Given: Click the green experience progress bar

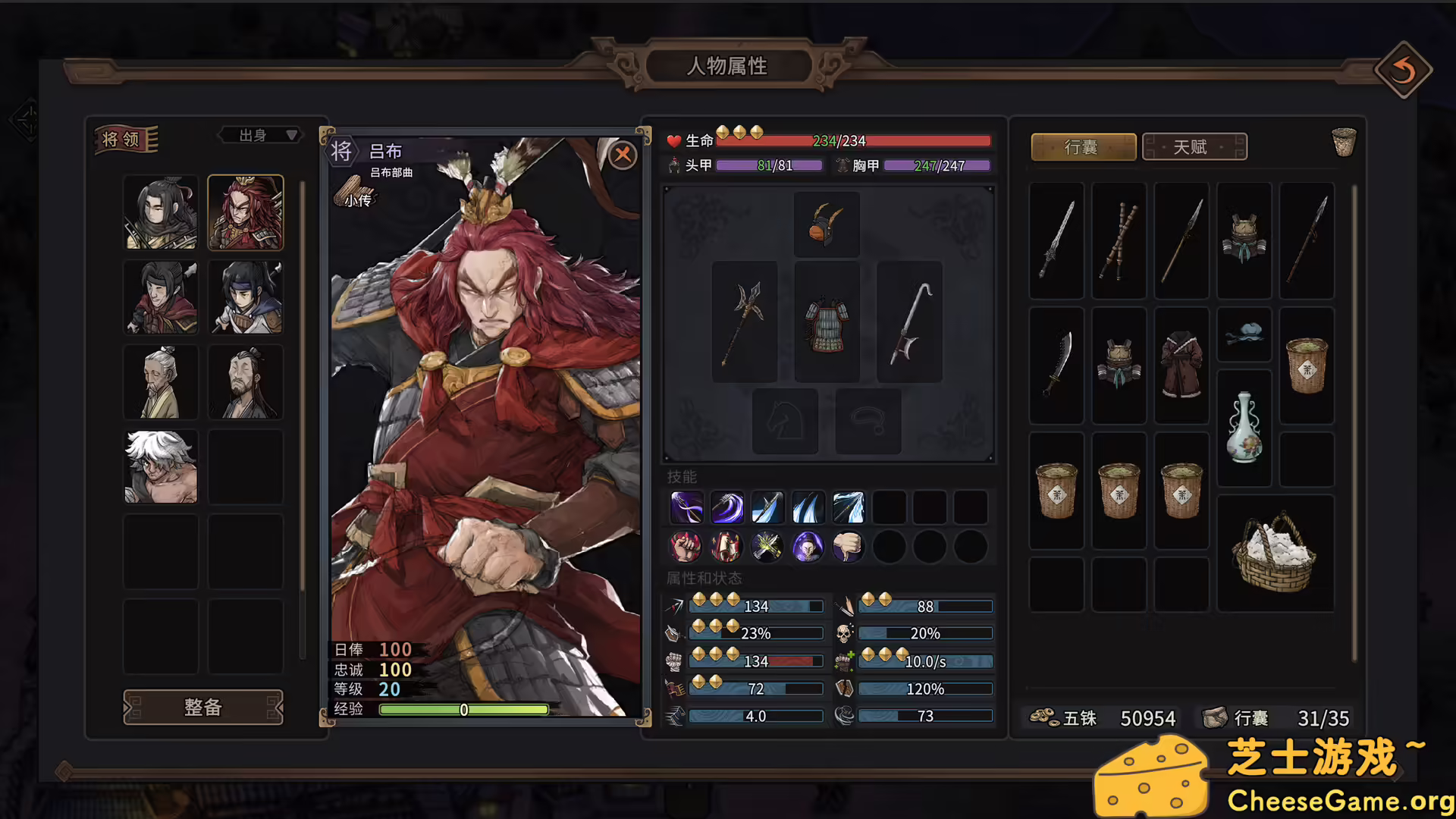Looking at the screenshot, I should click(463, 710).
